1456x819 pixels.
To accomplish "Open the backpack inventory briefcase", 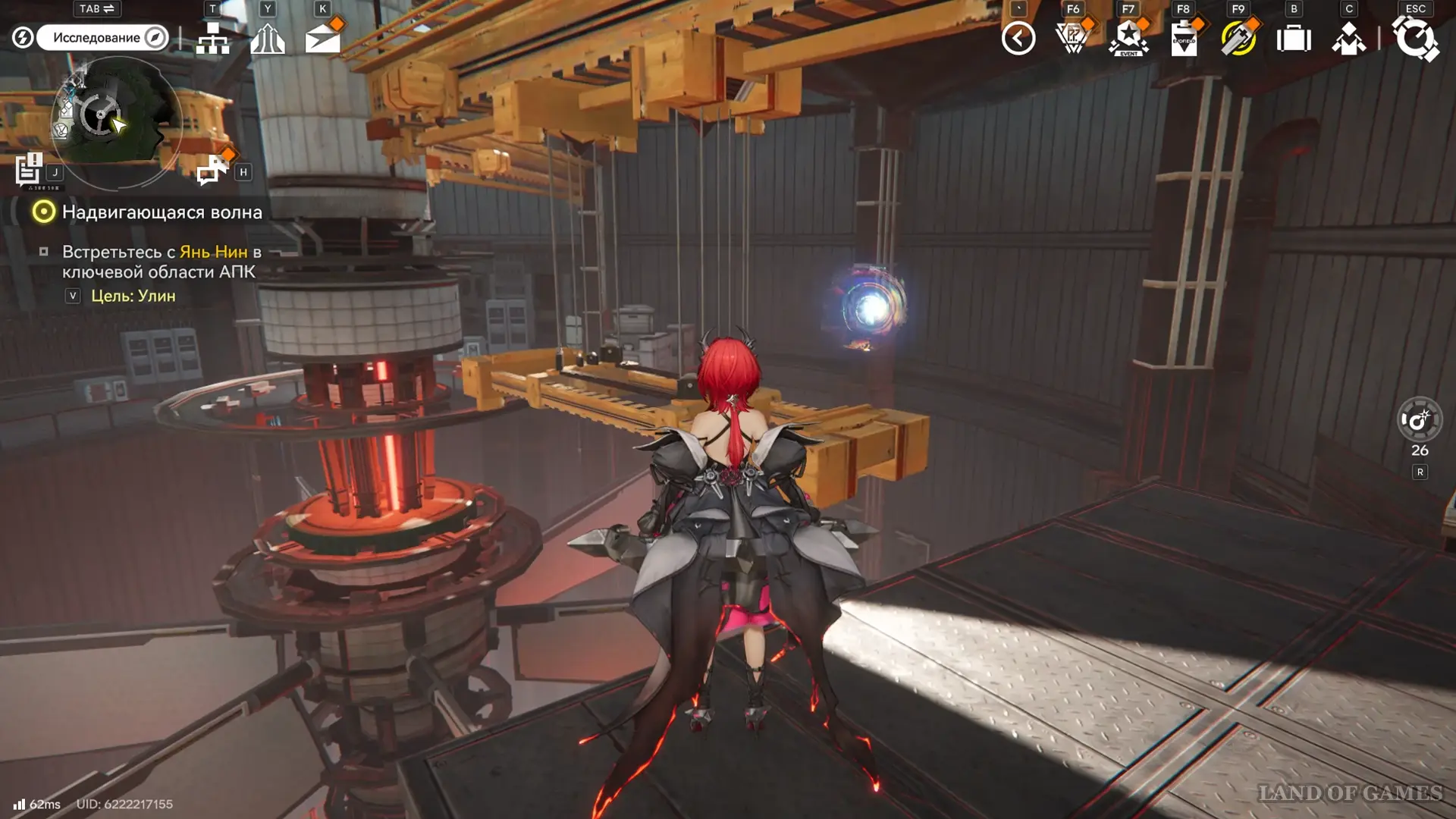I will pyautogui.click(x=1294, y=38).
